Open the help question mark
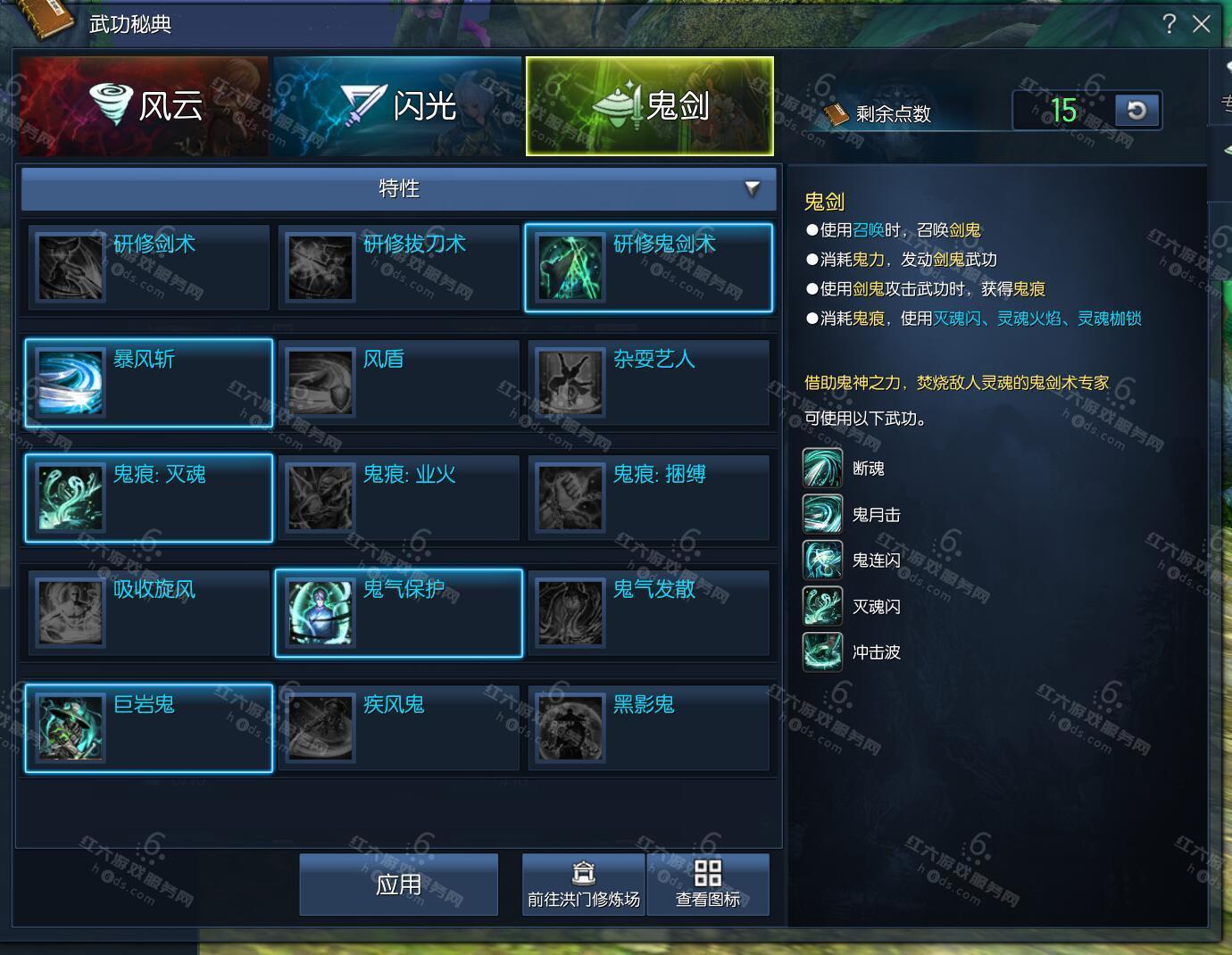 pyautogui.click(x=1170, y=24)
